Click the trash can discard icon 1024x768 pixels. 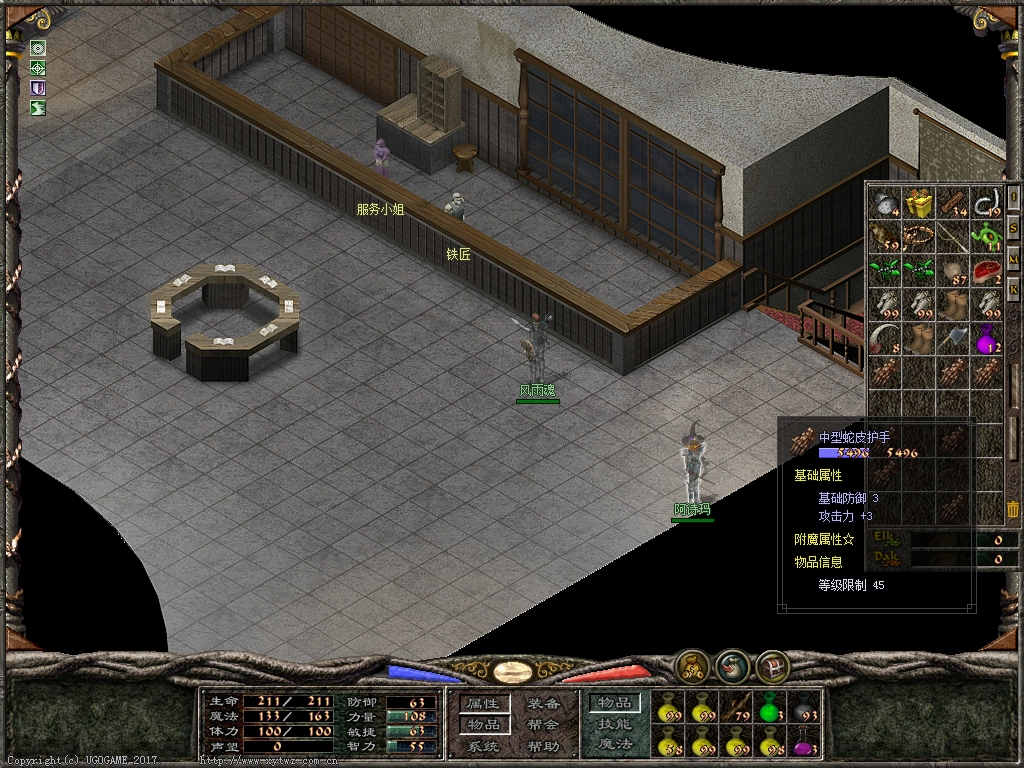pos(1013,509)
